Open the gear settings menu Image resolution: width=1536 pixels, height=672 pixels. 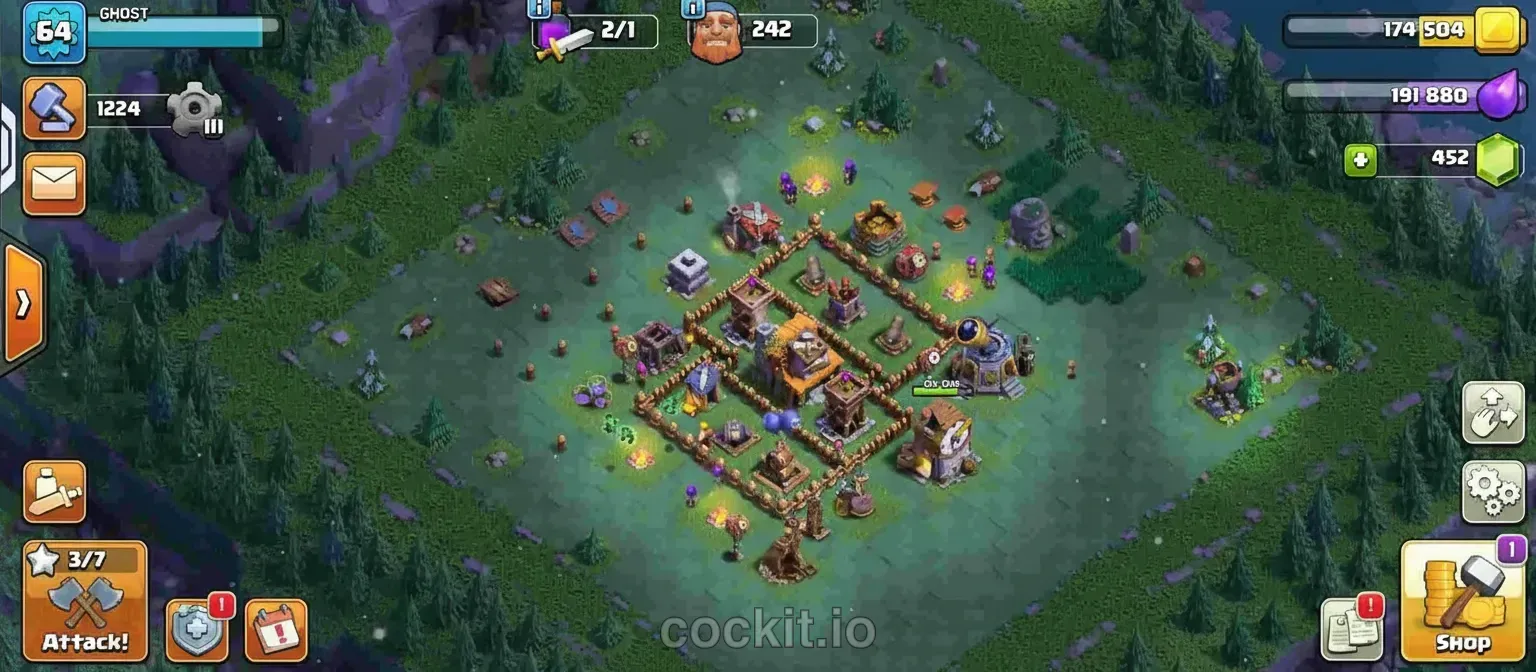[x=1493, y=492]
